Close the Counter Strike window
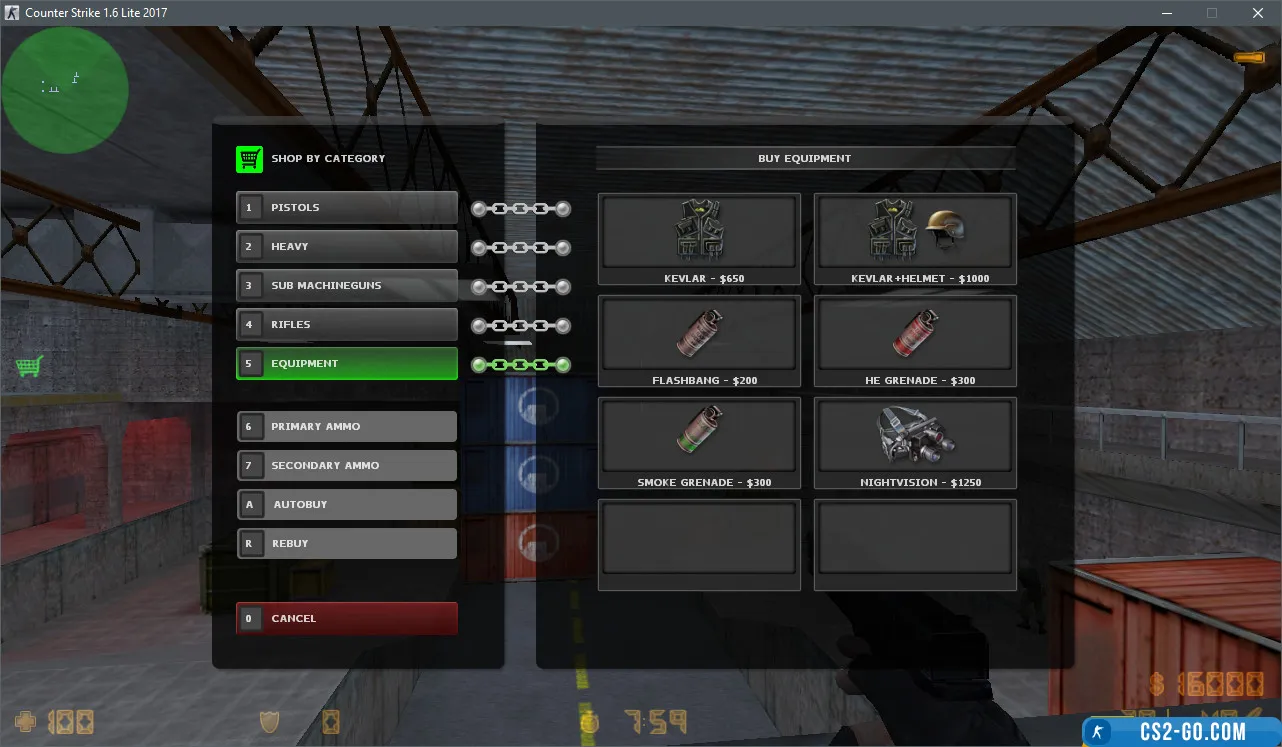 click(1258, 13)
